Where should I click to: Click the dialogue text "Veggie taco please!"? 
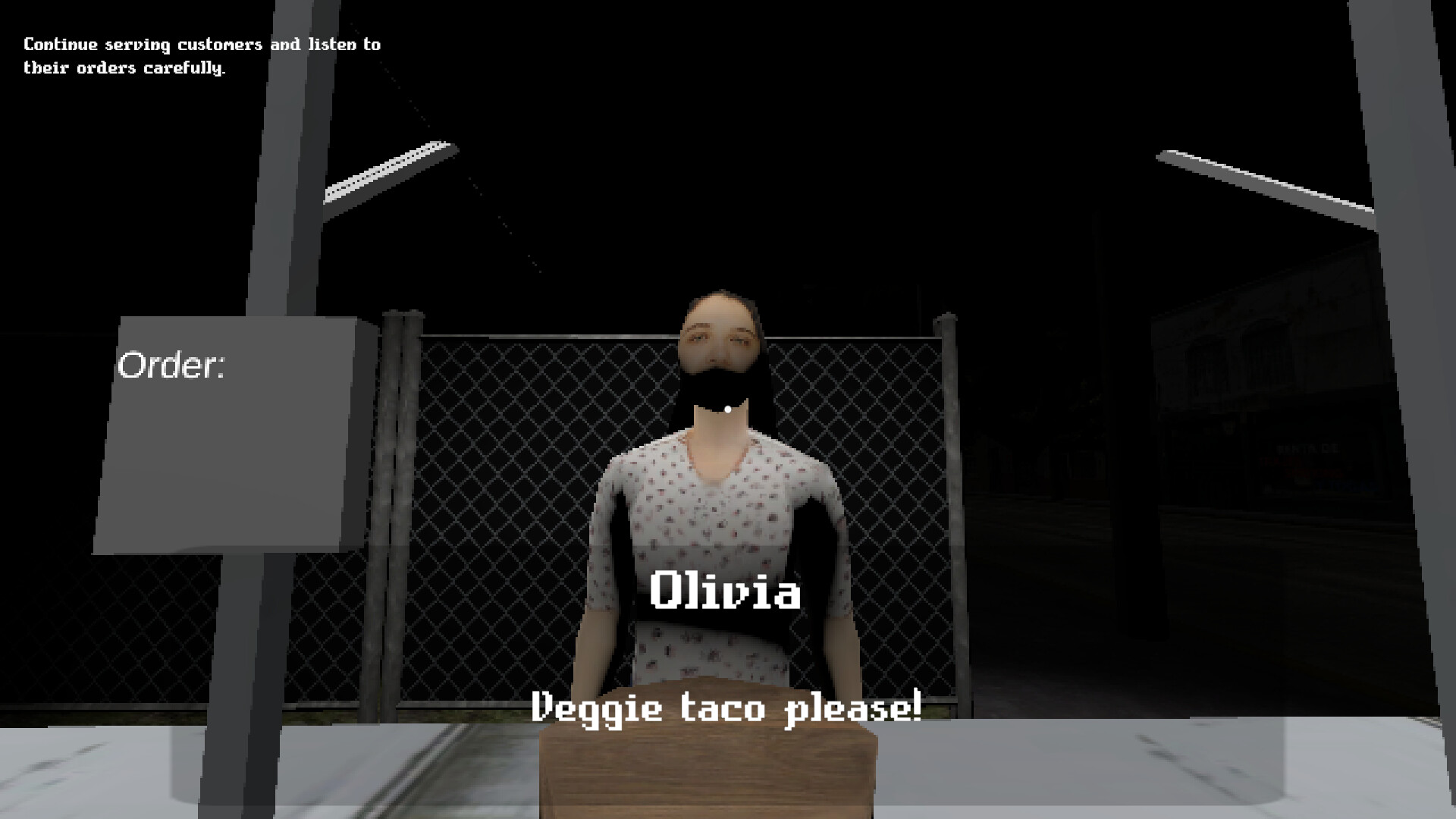point(726,711)
